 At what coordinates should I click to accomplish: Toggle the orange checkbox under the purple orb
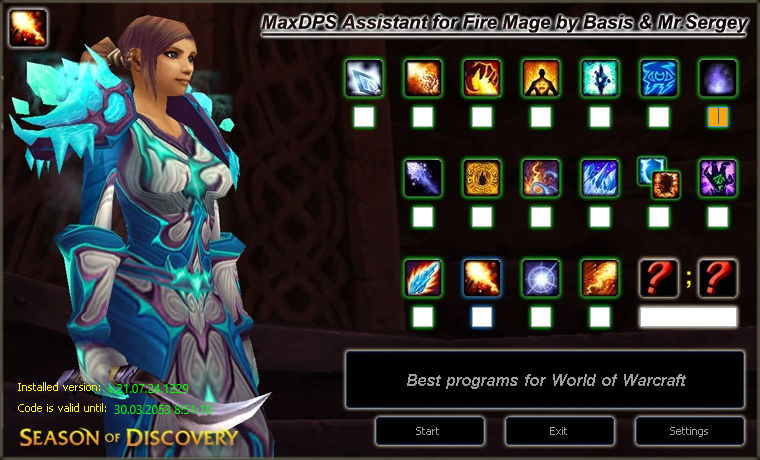click(x=718, y=117)
